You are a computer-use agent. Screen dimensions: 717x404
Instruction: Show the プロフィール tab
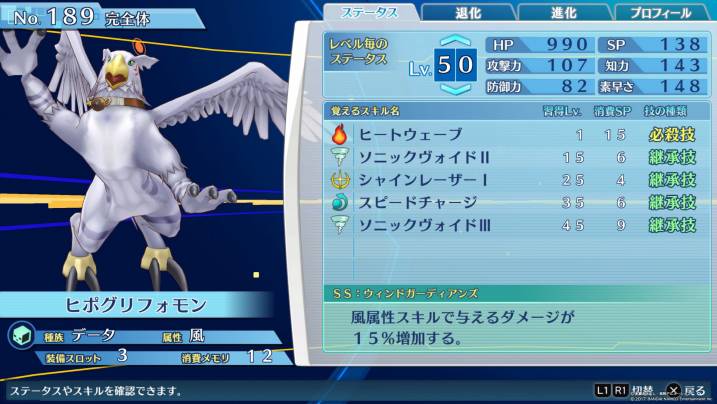tap(660, 12)
